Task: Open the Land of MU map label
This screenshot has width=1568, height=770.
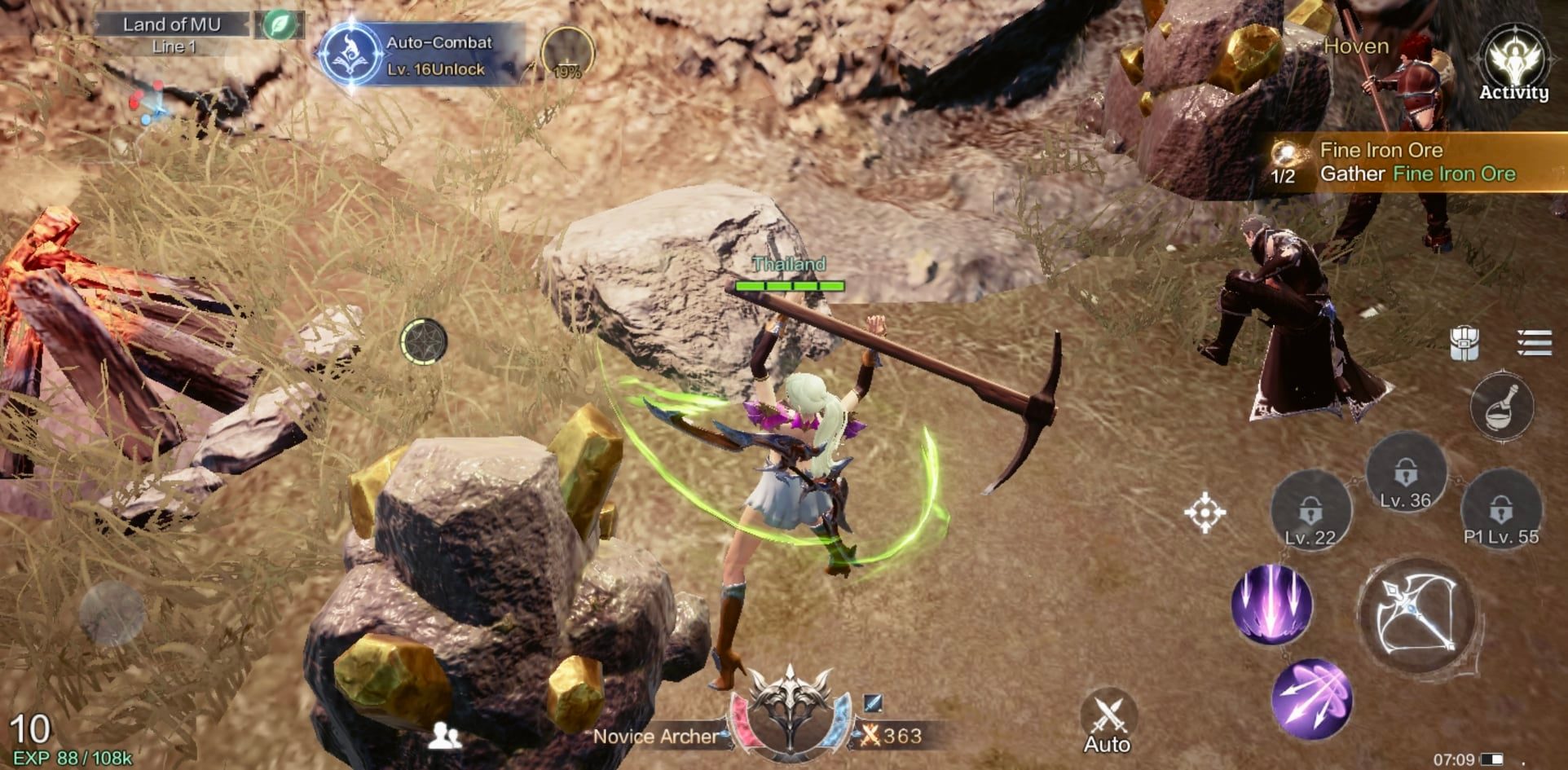Action: (x=172, y=24)
